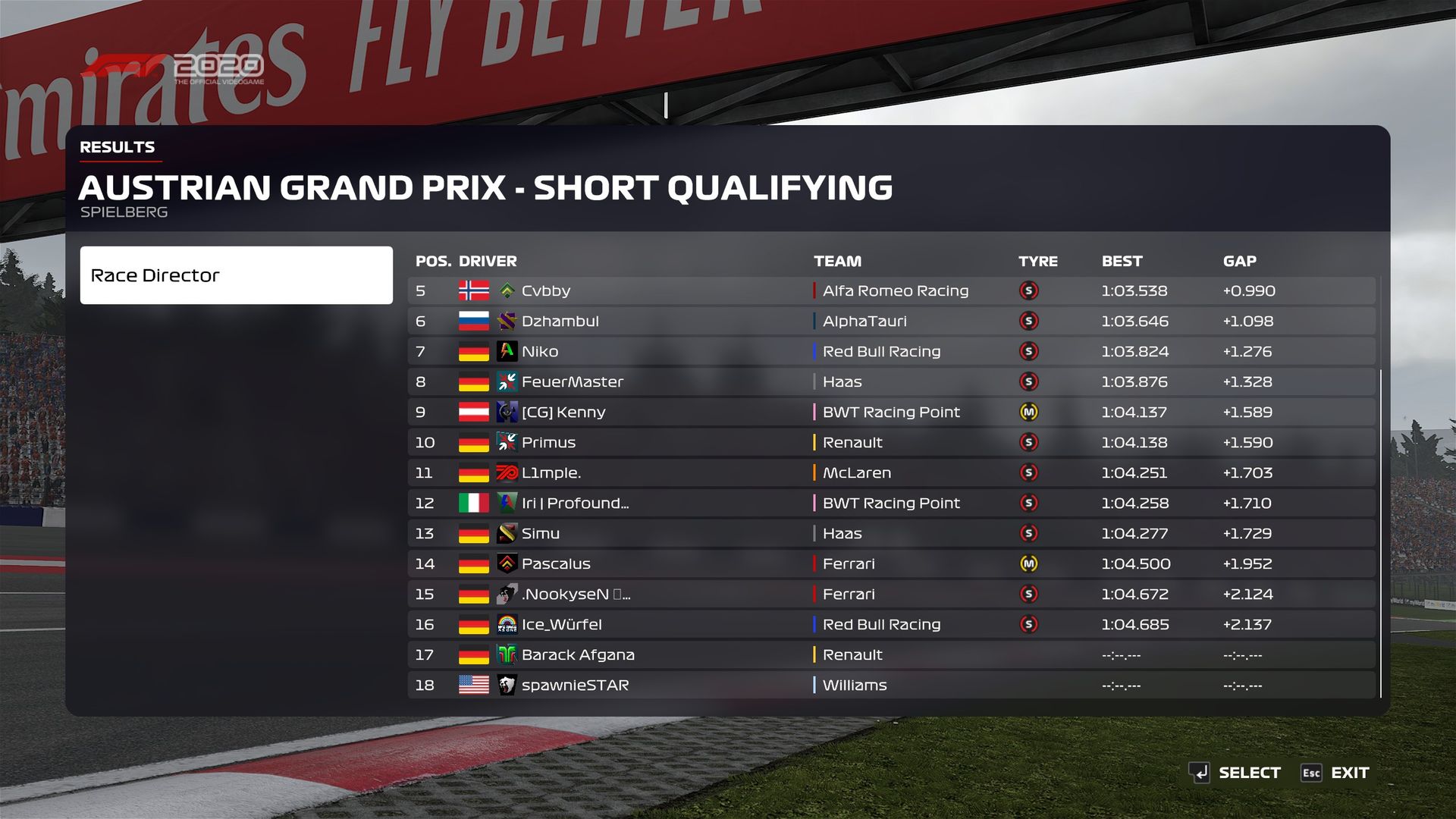
Task: Choose Primus's Renault result row
Action: point(891,443)
